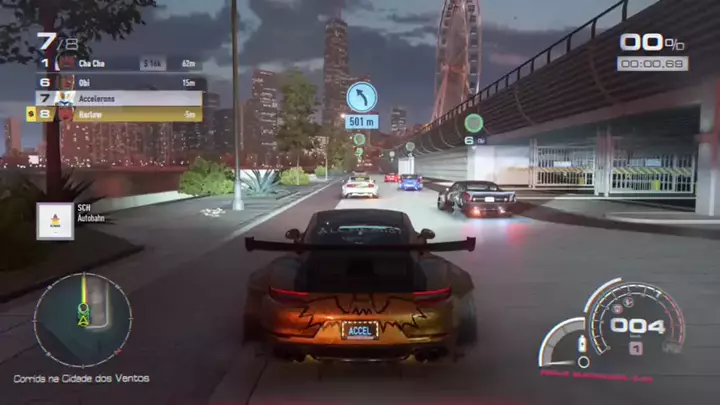Click Obi's sixth-place leaderboard row

click(x=120, y=82)
